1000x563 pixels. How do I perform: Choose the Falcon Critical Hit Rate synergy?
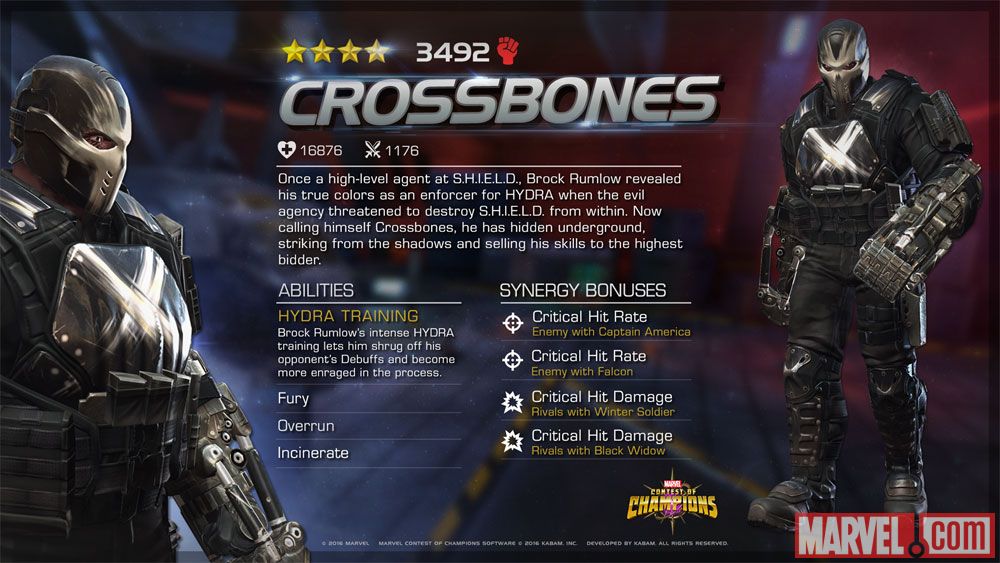[596, 362]
